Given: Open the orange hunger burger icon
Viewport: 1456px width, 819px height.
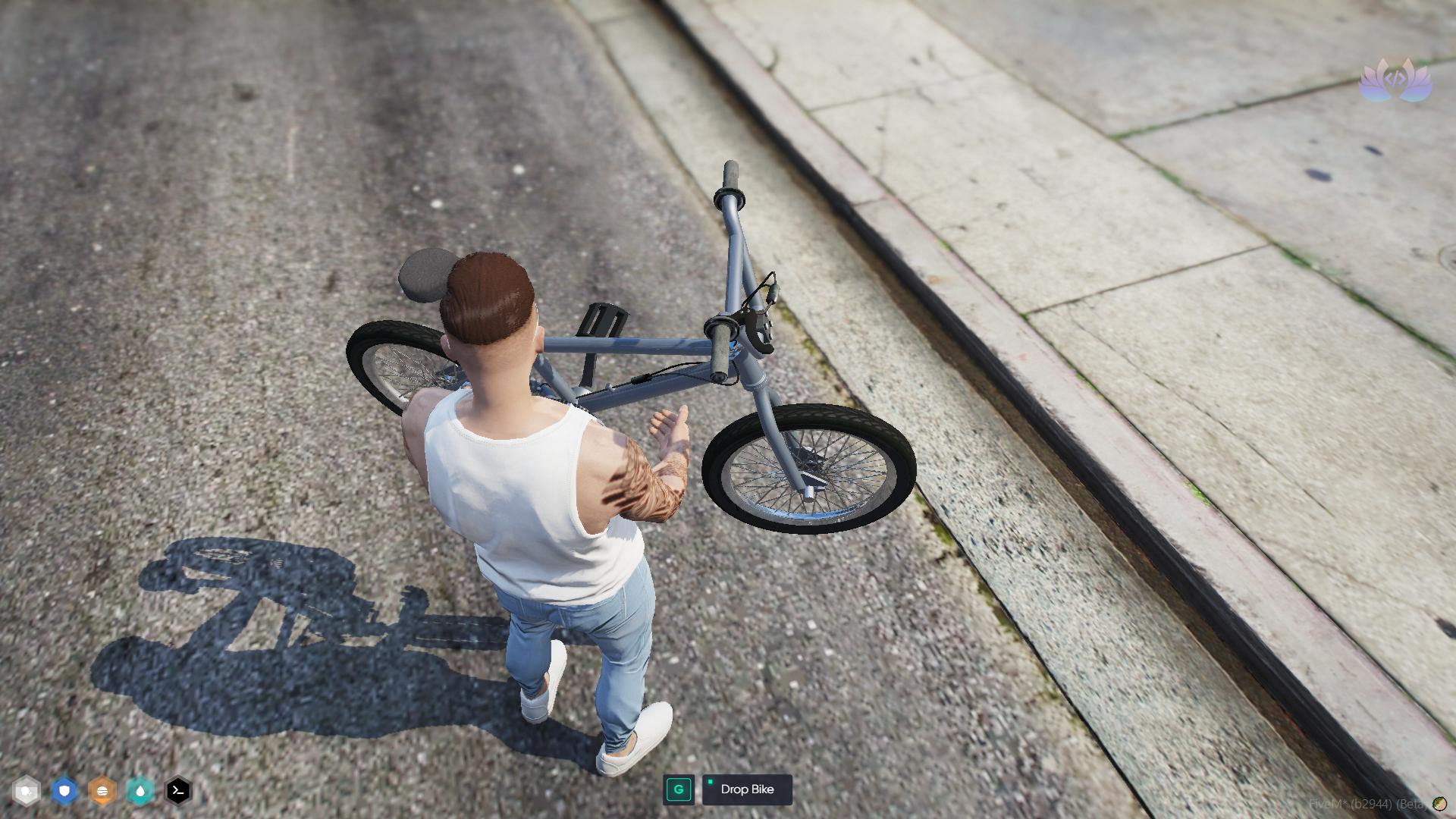Looking at the screenshot, I should [x=102, y=790].
